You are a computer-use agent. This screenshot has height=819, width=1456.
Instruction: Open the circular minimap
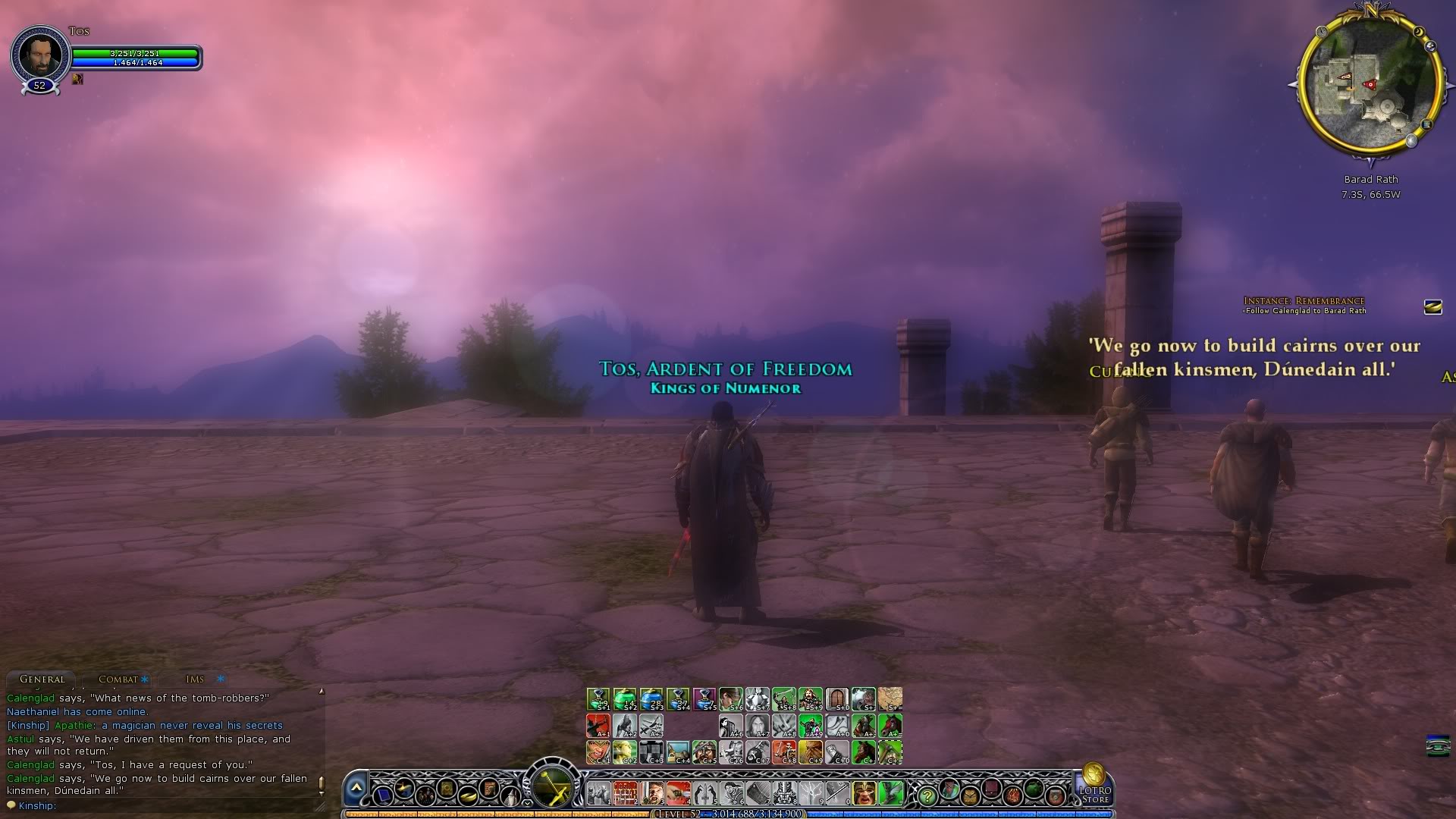coord(1370,83)
